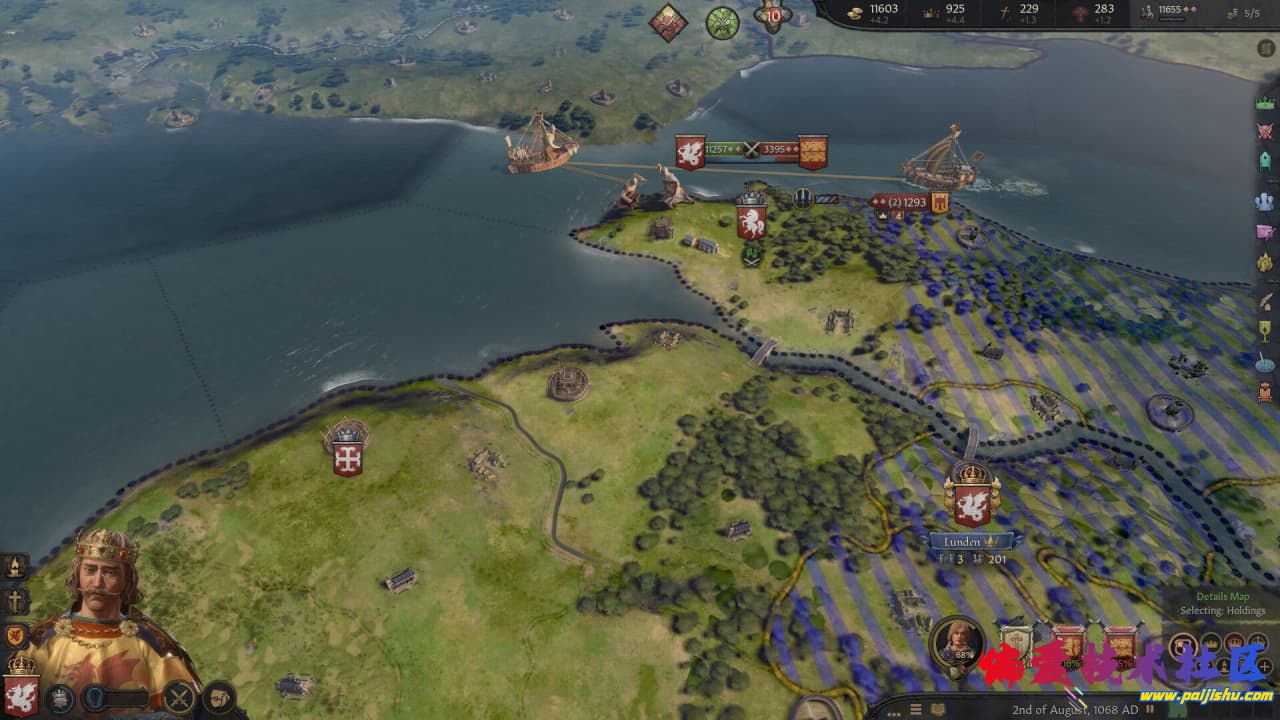Viewport: 1280px width, 720px height.
Task: Open the faith cross icon
Action: 16,601
